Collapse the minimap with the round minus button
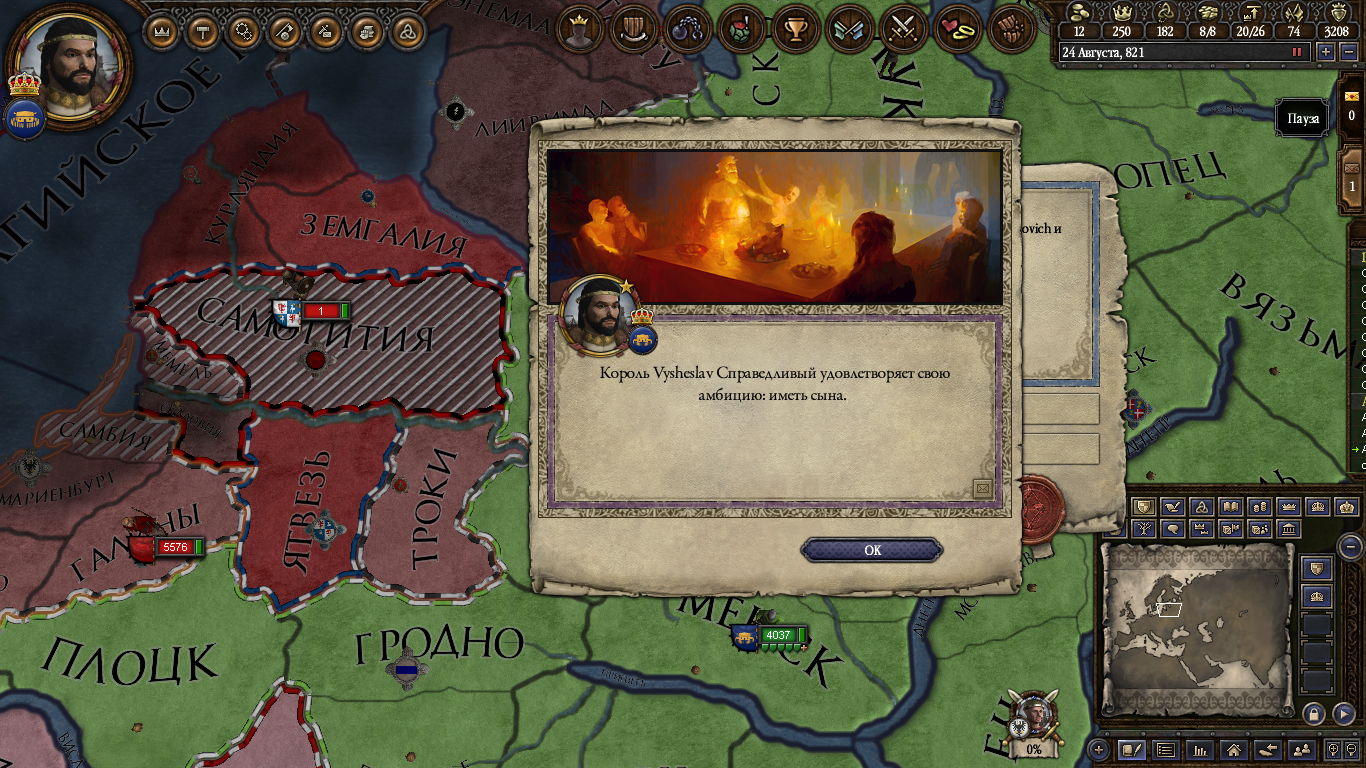This screenshot has height=768, width=1366. 1350,546
